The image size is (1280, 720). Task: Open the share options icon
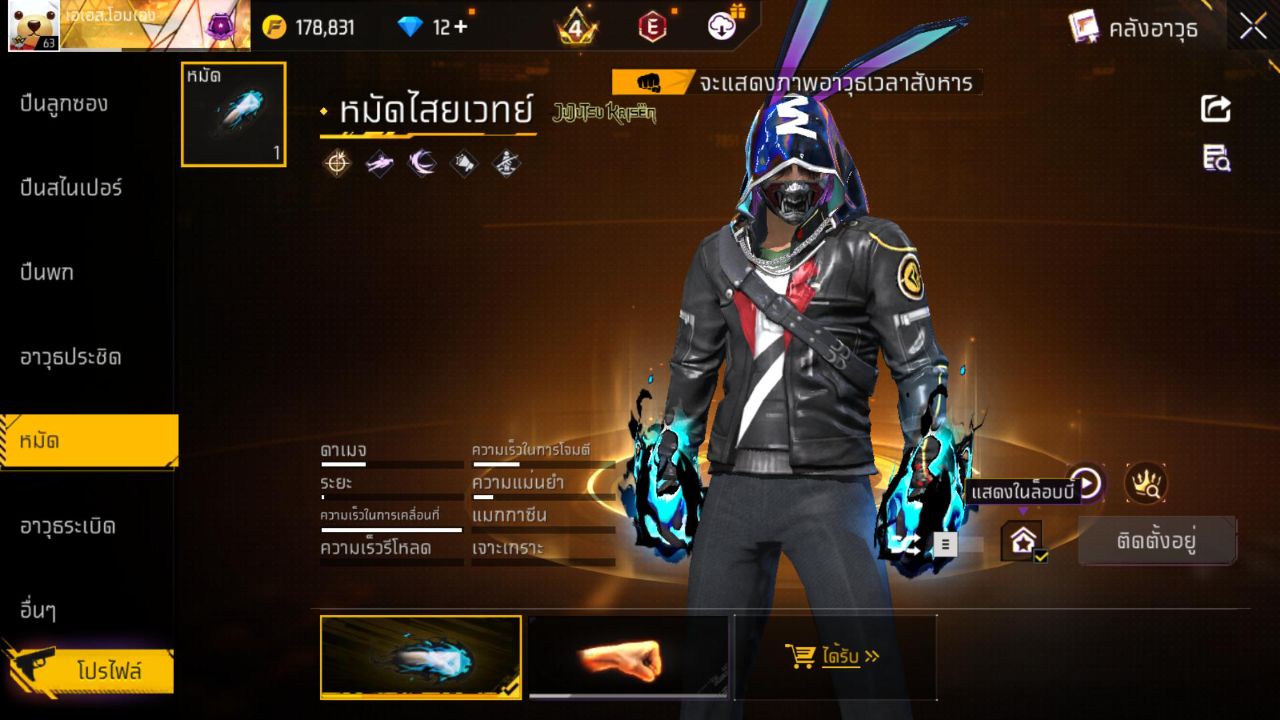[1214, 110]
